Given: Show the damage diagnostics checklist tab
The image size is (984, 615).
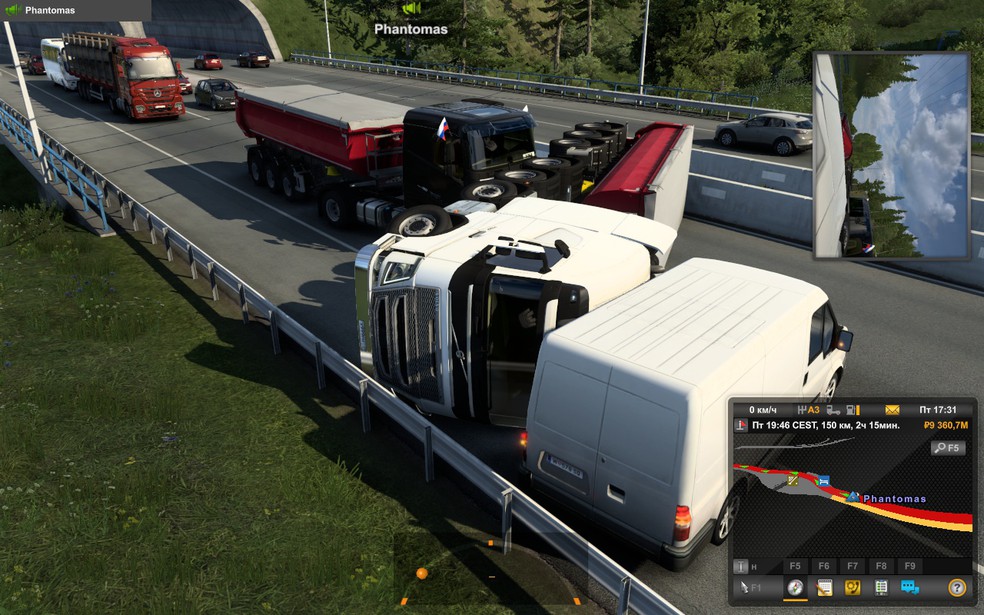Looking at the screenshot, I should [x=881, y=588].
